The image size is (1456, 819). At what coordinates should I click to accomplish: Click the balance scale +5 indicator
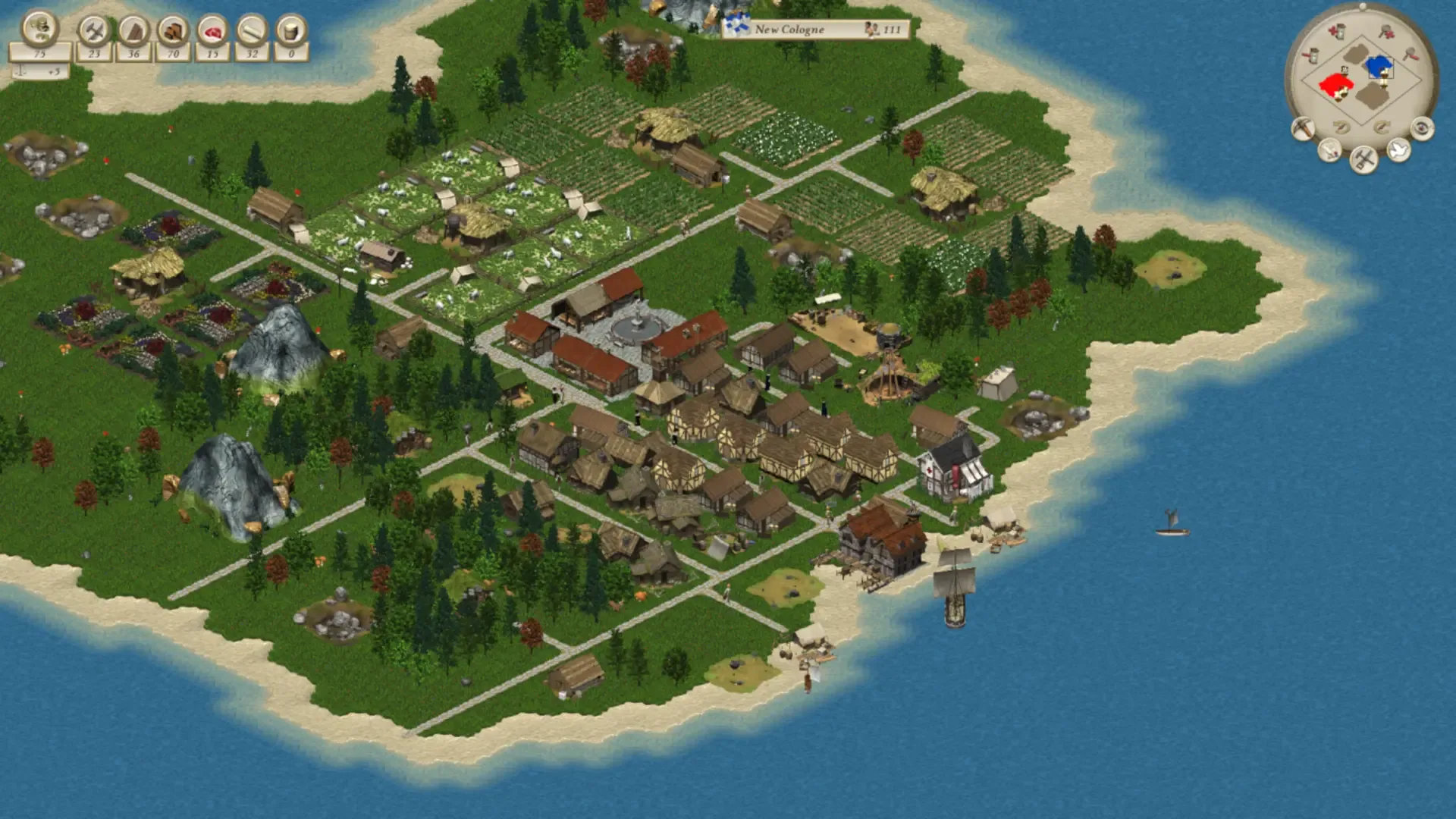click(x=36, y=71)
